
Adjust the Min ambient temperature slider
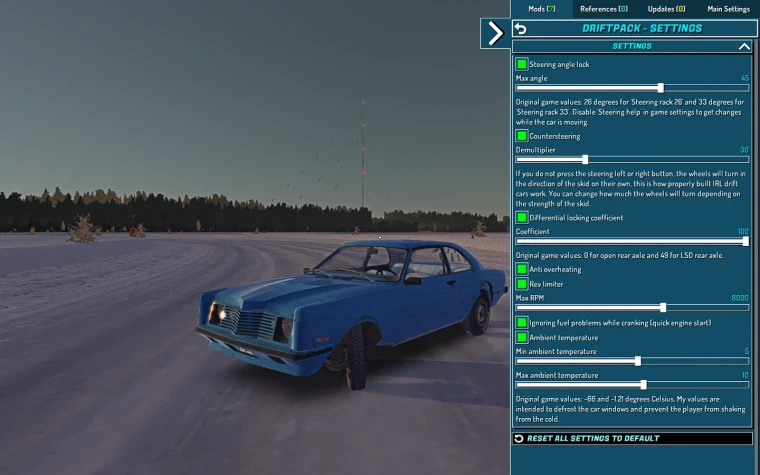[638, 361]
